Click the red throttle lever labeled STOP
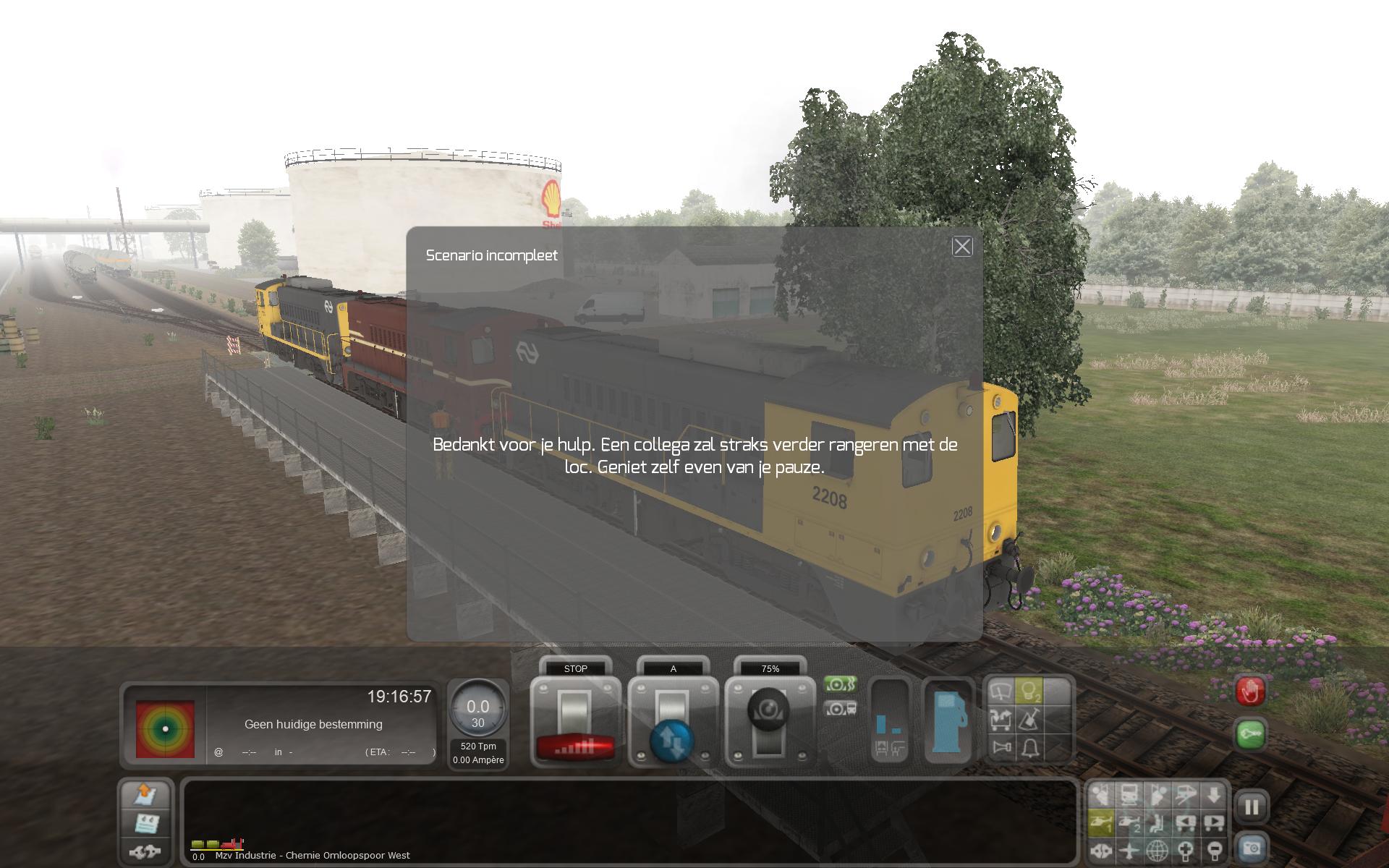The height and width of the screenshot is (868, 1389). [x=575, y=723]
